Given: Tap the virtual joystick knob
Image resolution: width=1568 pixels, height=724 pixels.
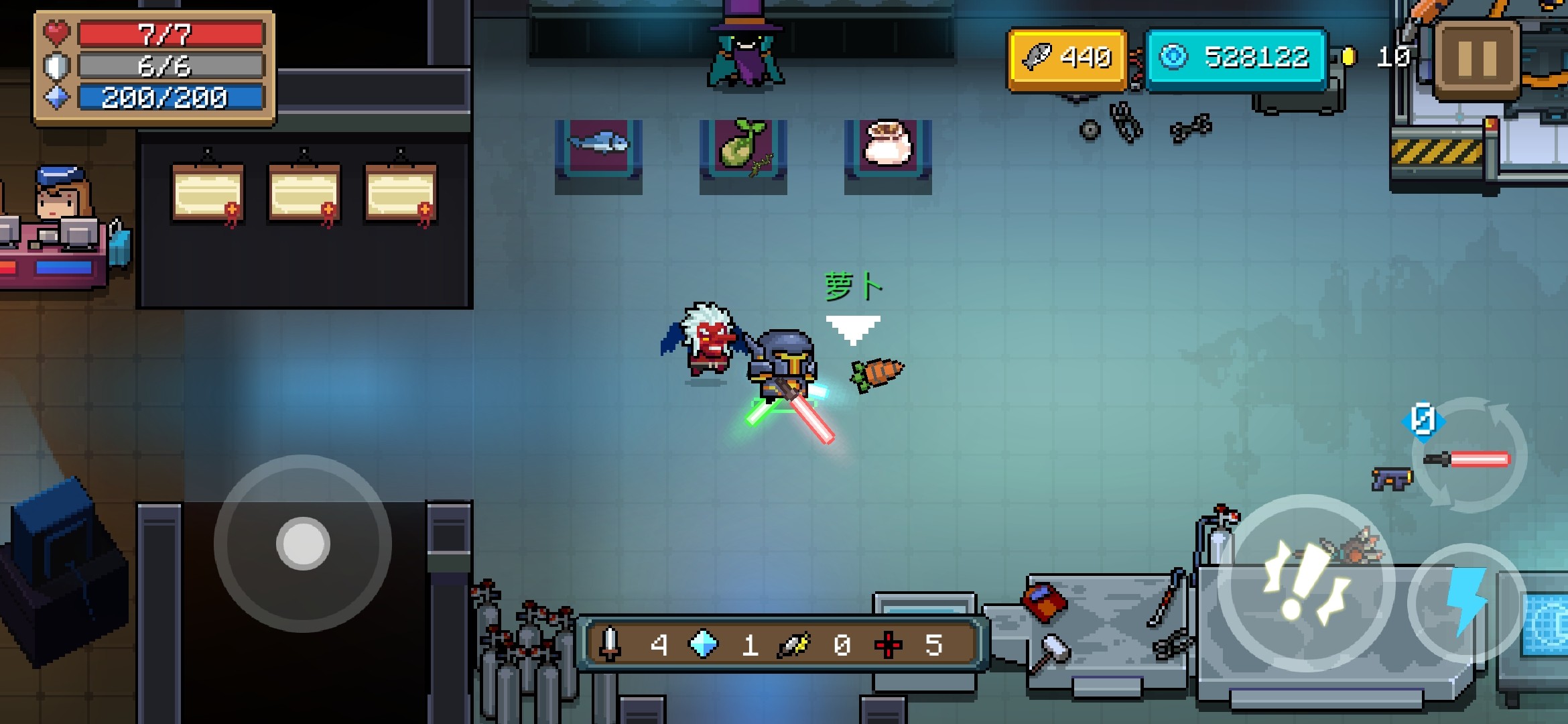Looking at the screenshot, I should [x=303, y=543].
